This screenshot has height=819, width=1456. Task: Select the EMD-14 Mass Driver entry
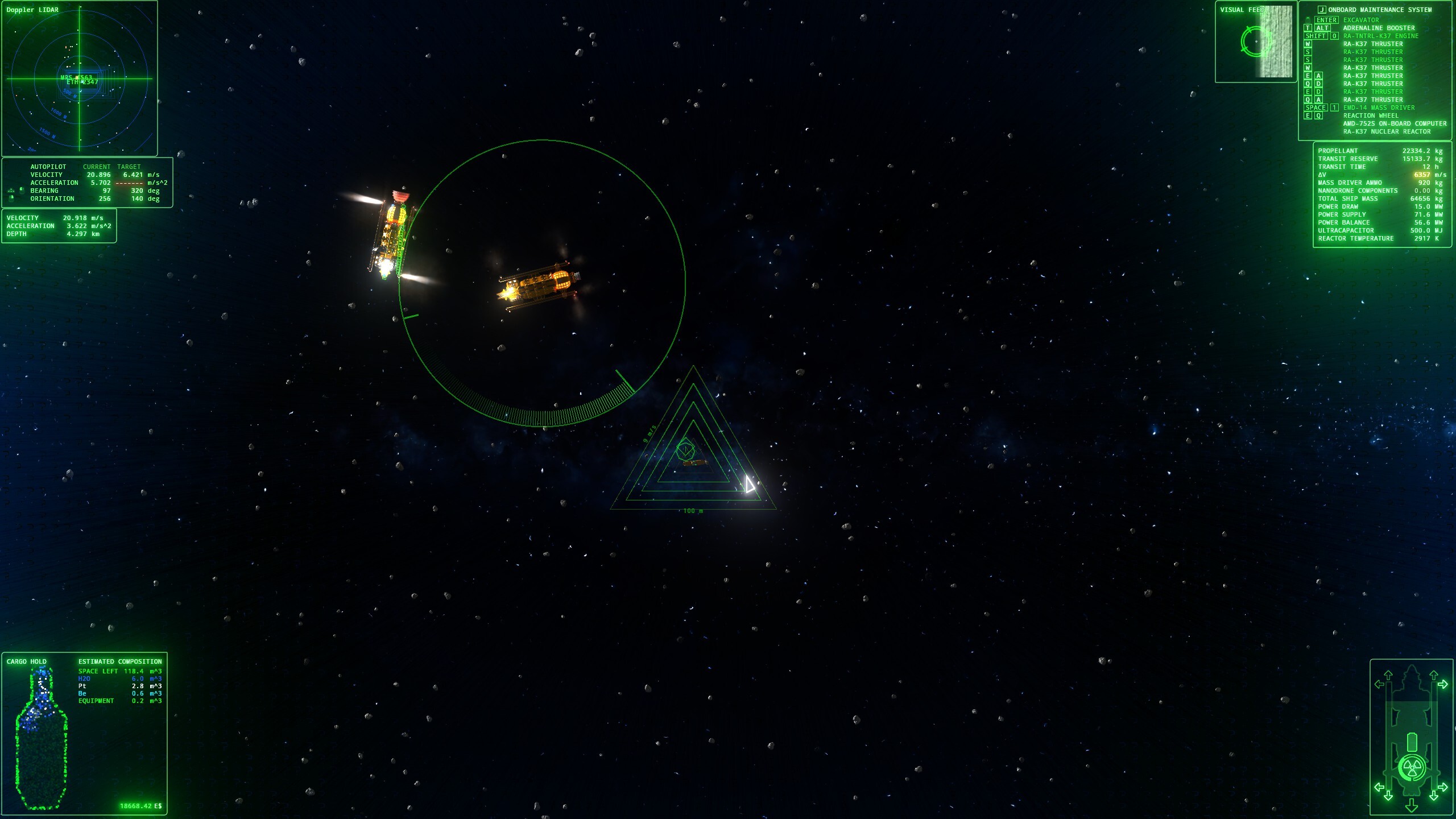[x=1379, y=107]
